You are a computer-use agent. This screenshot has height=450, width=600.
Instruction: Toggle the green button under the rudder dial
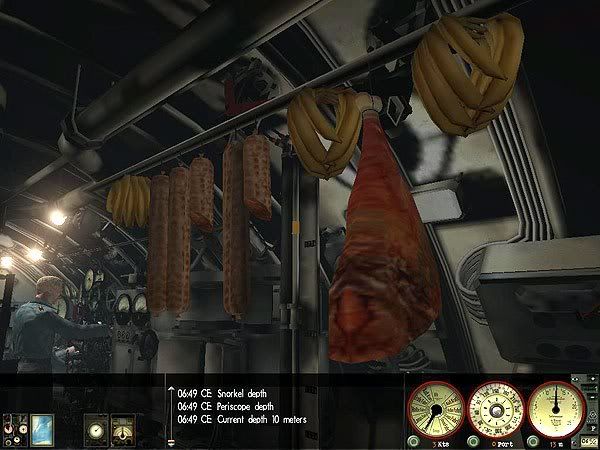(472, 441)
